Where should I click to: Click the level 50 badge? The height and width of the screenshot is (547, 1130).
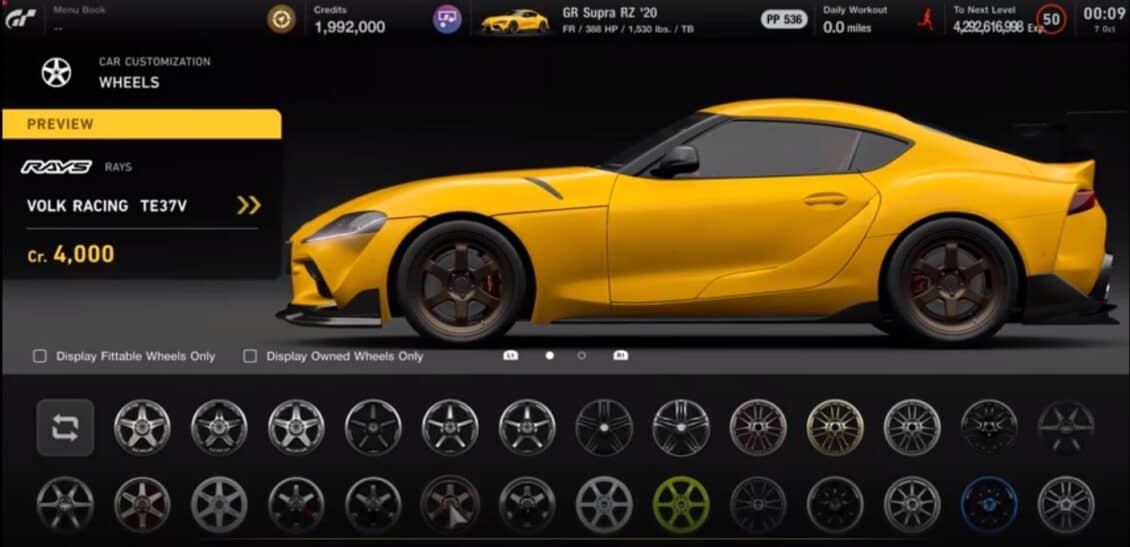click(x=1051, y=18)
